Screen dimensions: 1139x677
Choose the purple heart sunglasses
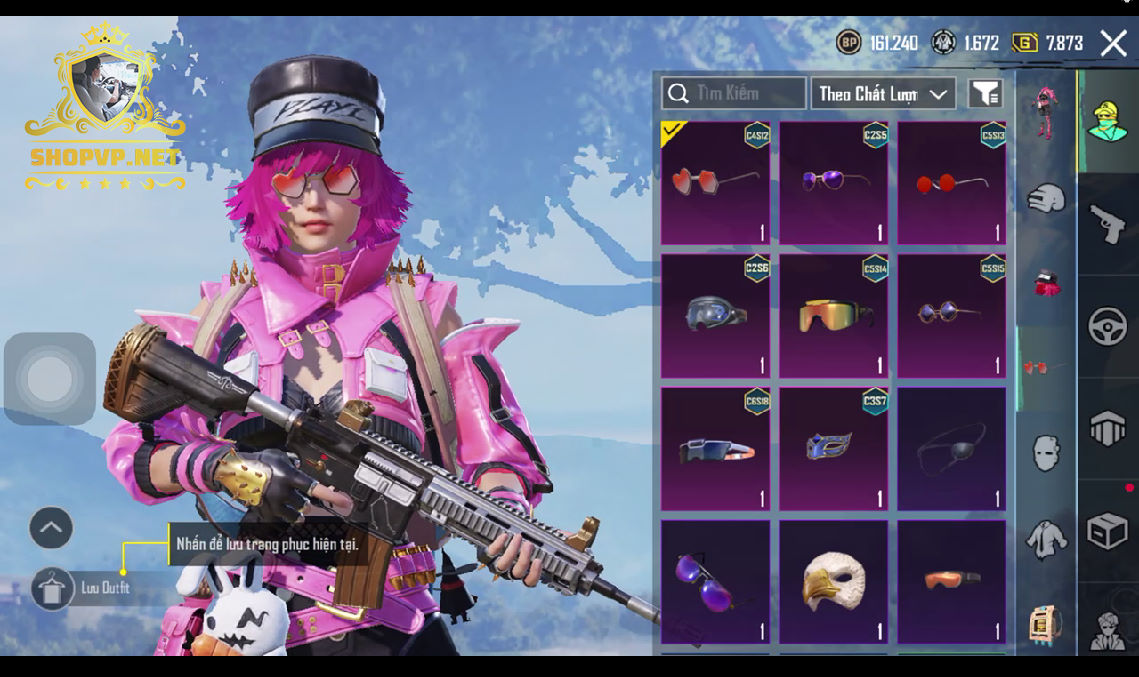coord(833,184)
